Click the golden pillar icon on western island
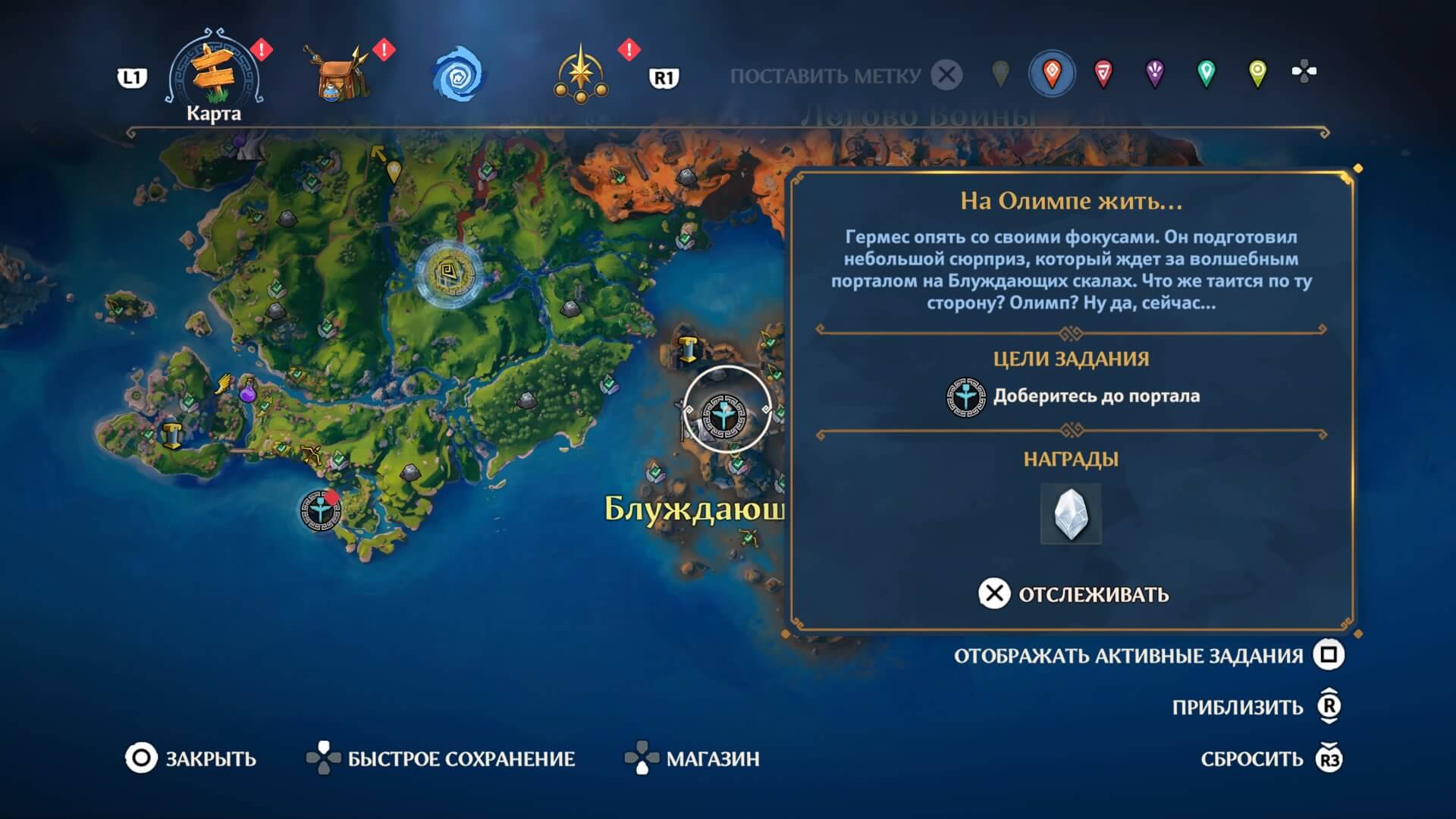 pos(171,435)
